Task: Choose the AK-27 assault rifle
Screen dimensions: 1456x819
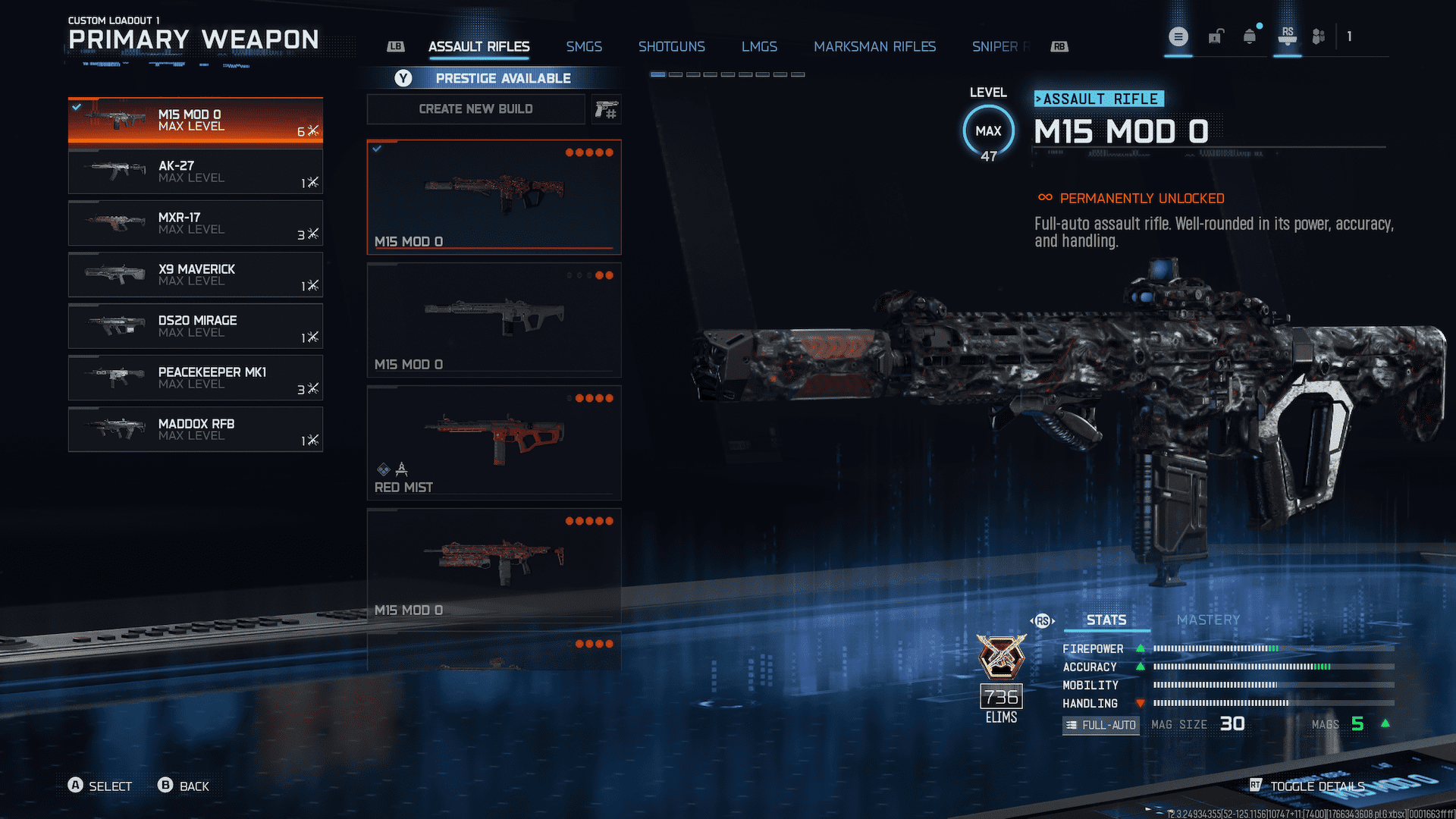Action: 195,171
